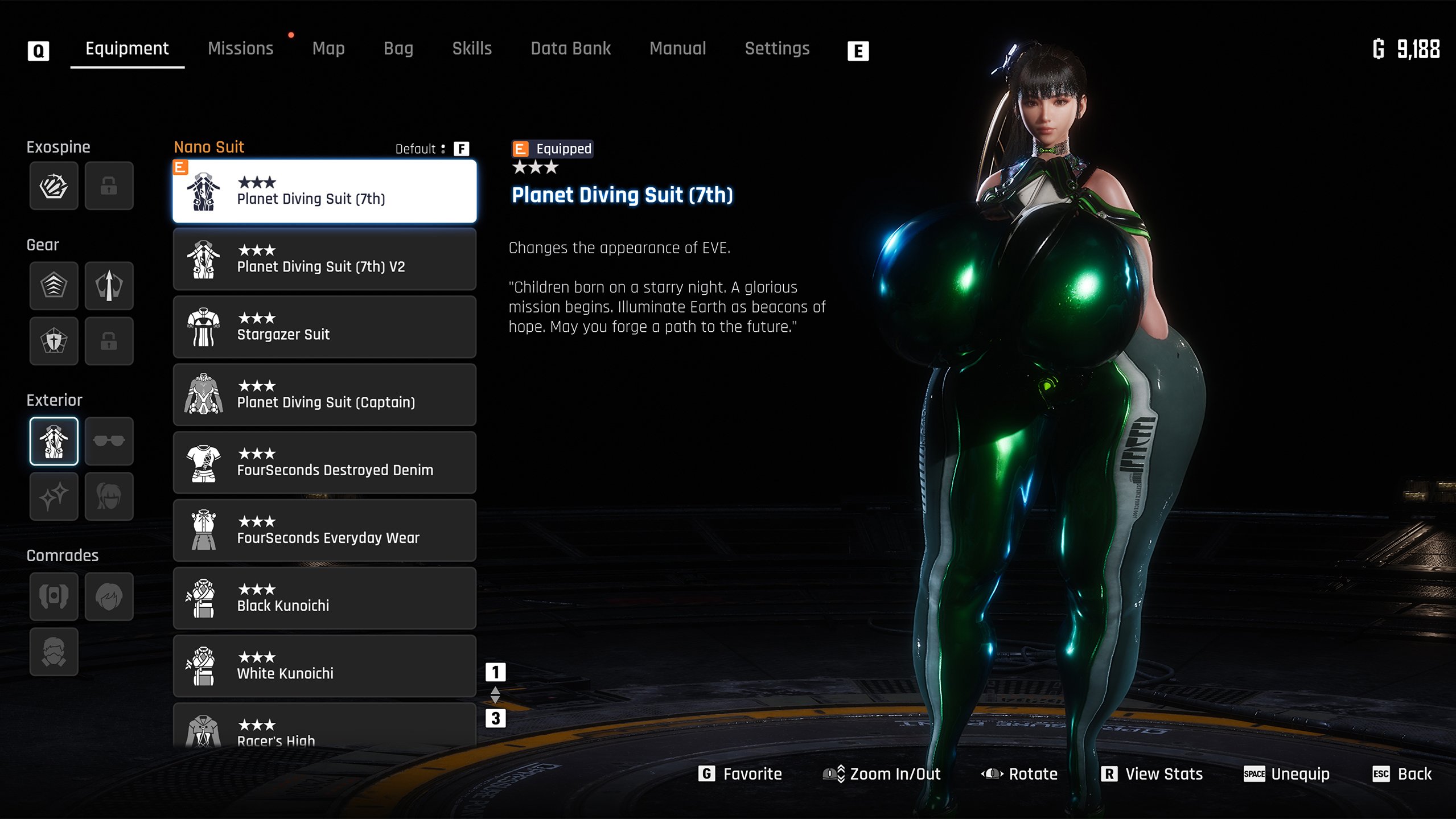Open View Stats
This screenshot has width=1456, height=819.
coord(1153,774)
